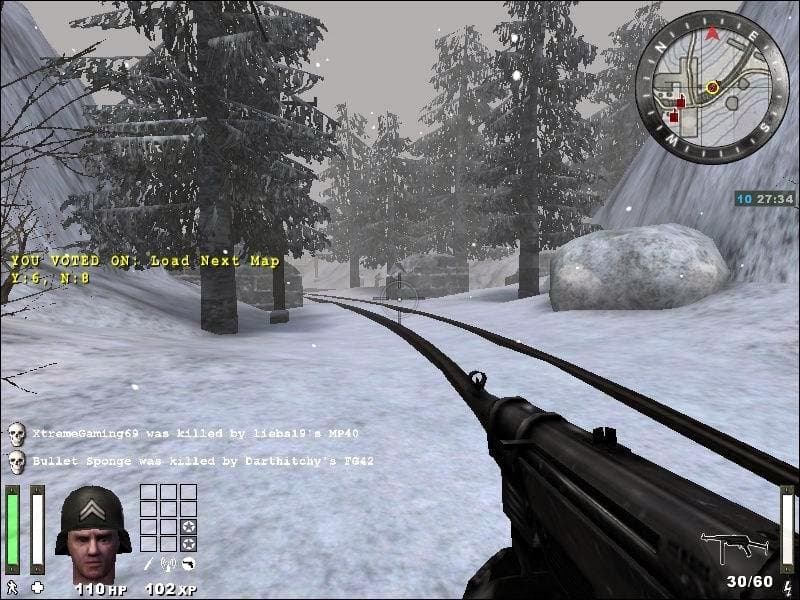Click the running man stamina icon

coord(12,587)
